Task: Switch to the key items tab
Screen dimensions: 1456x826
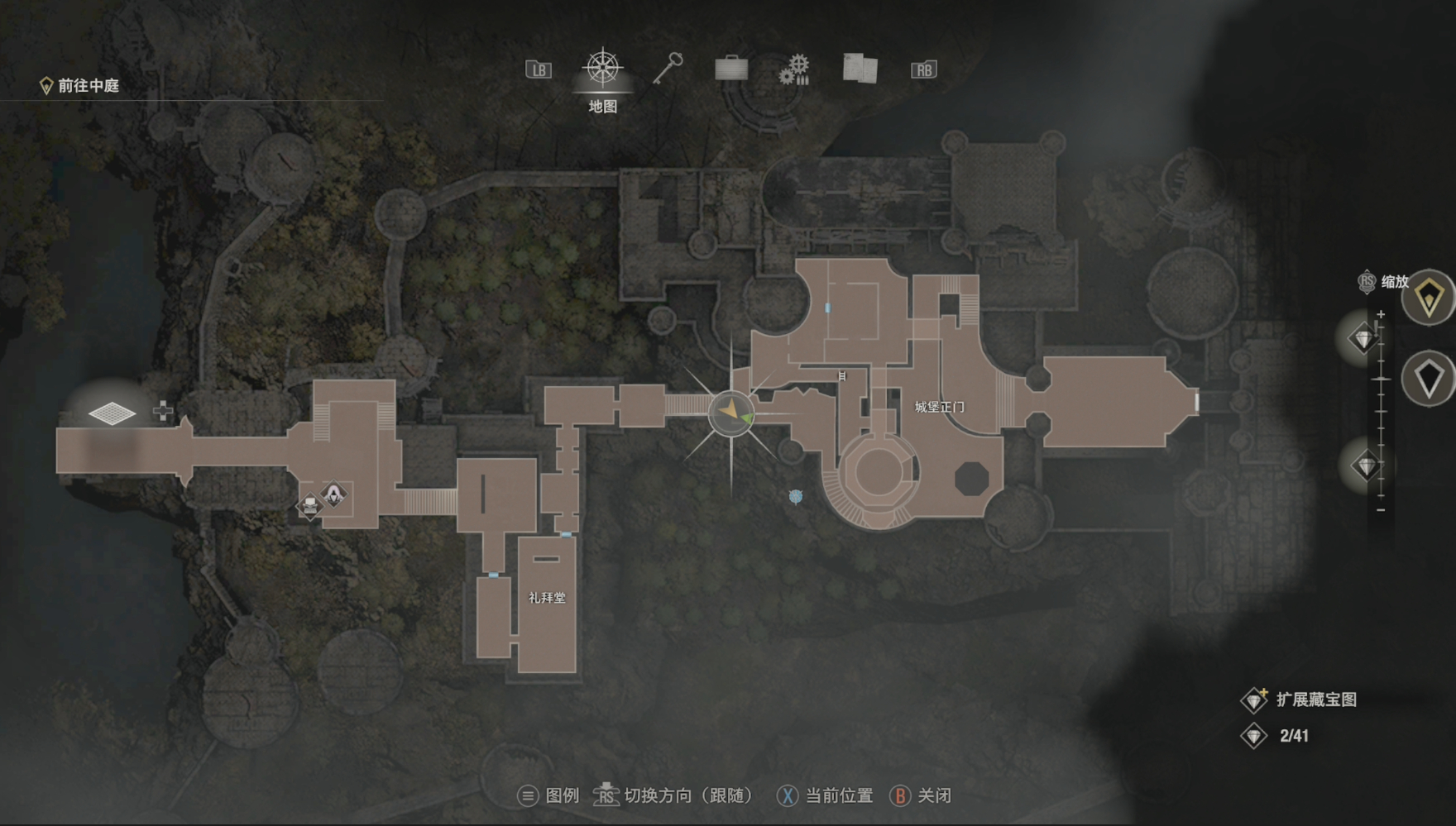Action: click(x=668, y=69)
